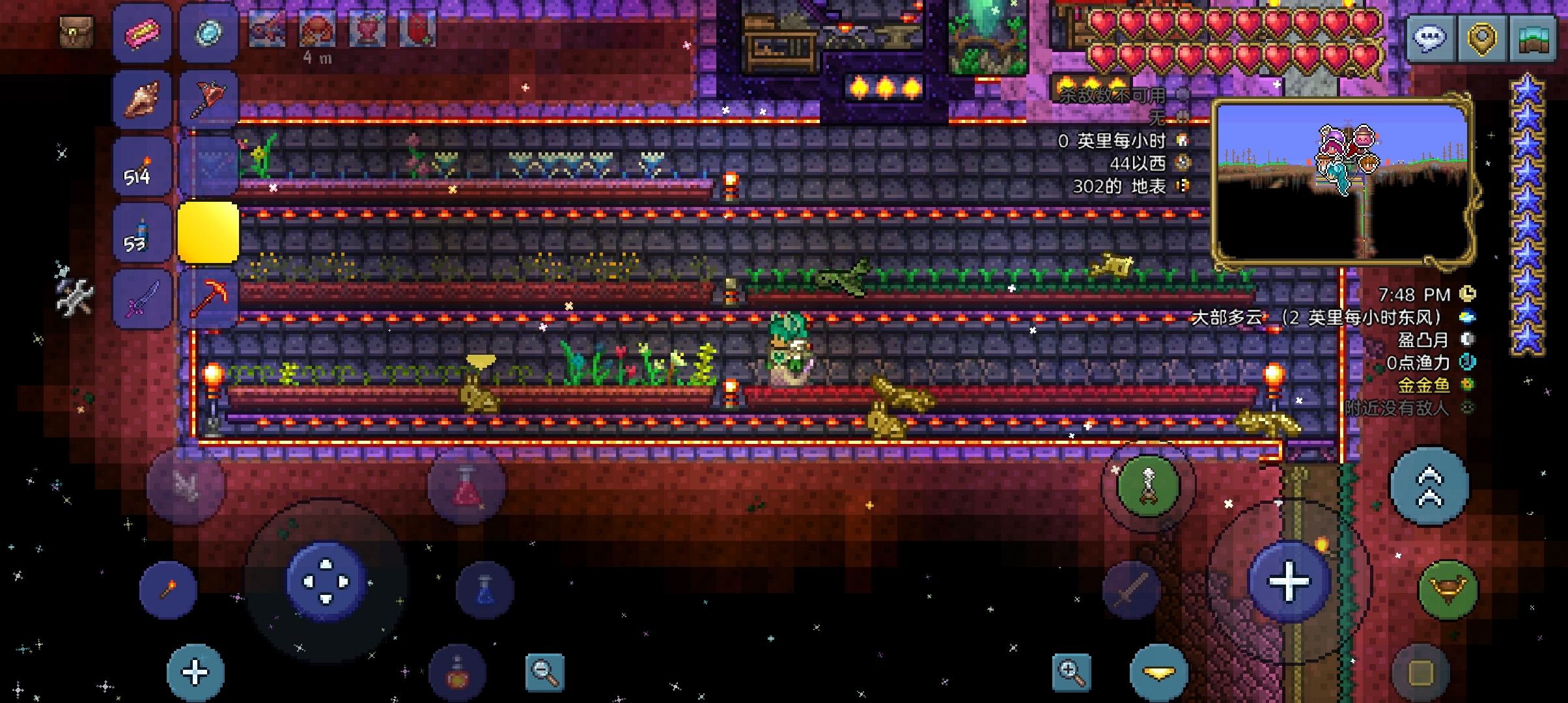Select the magic mirror hotbar slot
This screenshot has width=1568, height=703.
point(208,33)
